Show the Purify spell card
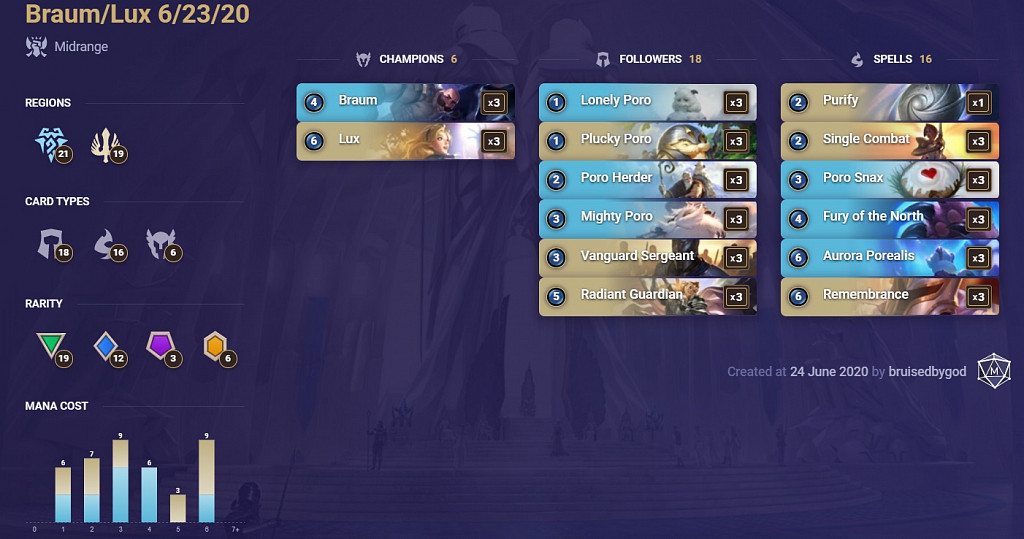1024x539 pixels. 889,101
